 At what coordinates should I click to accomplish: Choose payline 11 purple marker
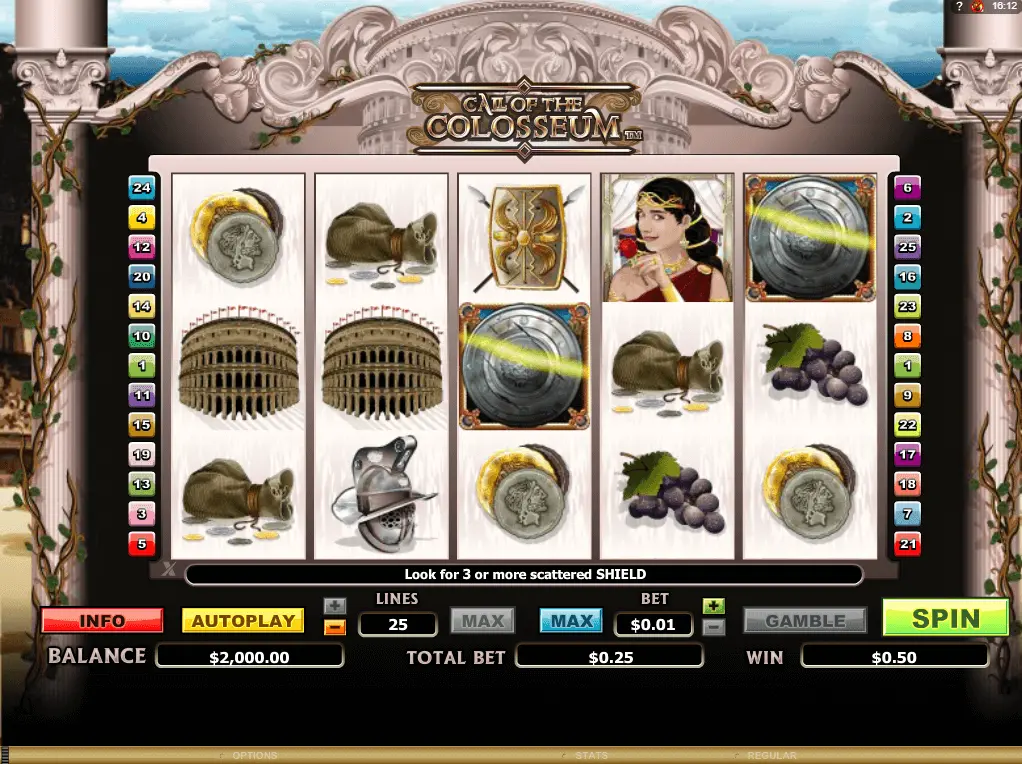click(x=141, y=396)
